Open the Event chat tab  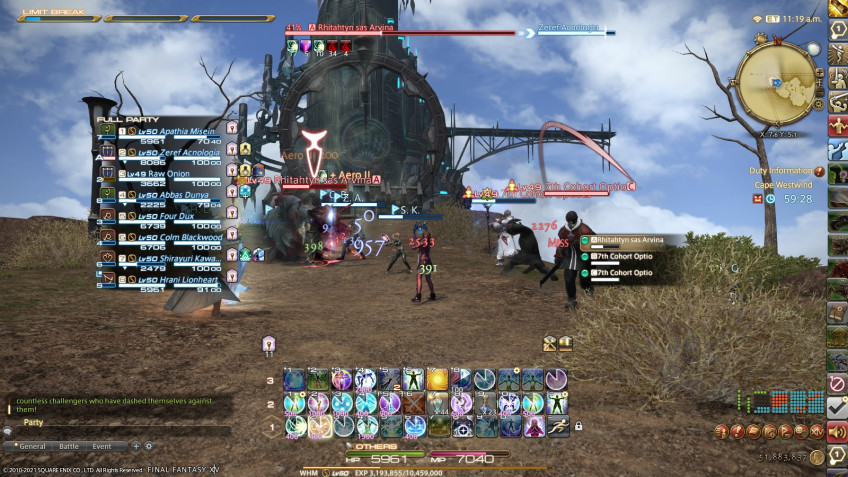(x=102, y=446)
